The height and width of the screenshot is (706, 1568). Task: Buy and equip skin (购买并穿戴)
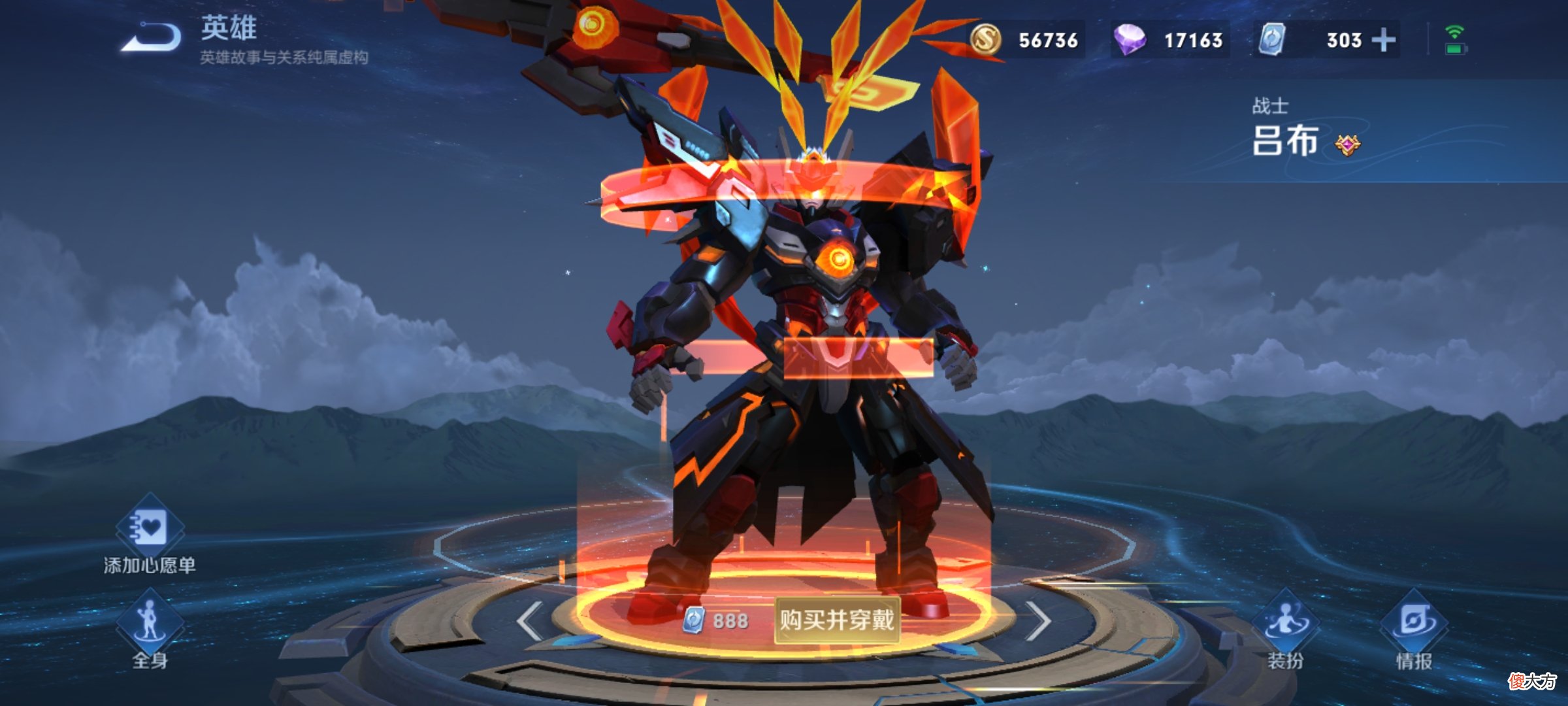coord(837,620)
